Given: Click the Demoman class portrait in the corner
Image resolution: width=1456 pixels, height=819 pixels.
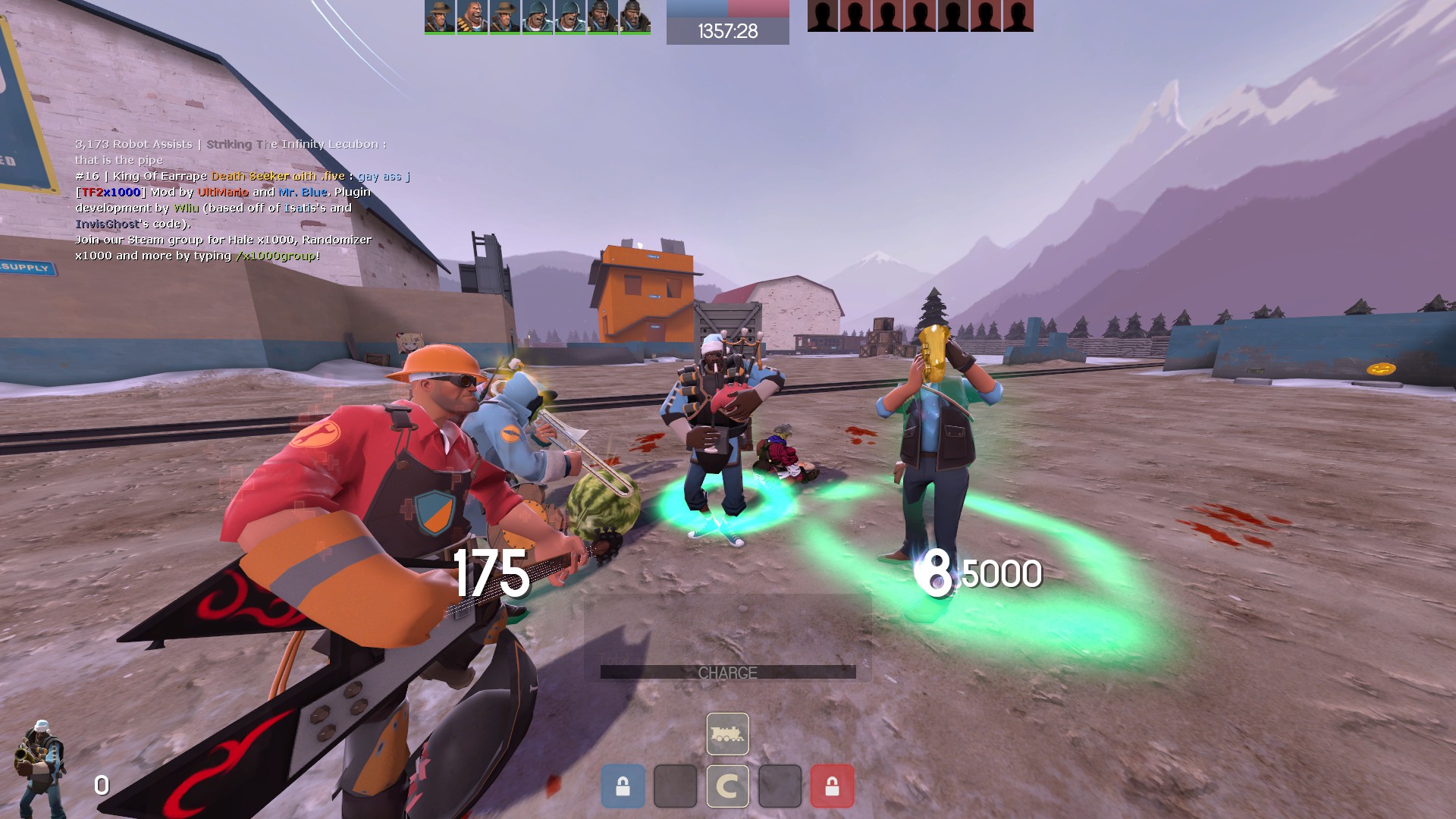Looking at the screenshot, I should coord(39,764).
